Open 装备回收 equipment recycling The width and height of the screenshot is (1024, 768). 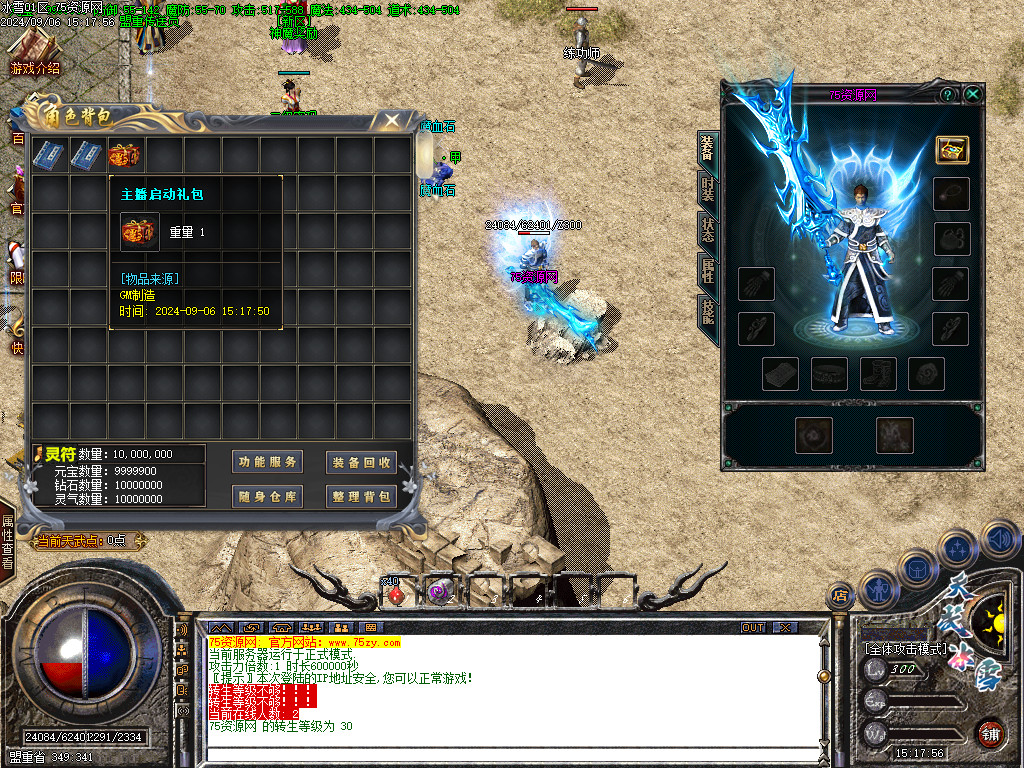point(361,462)
